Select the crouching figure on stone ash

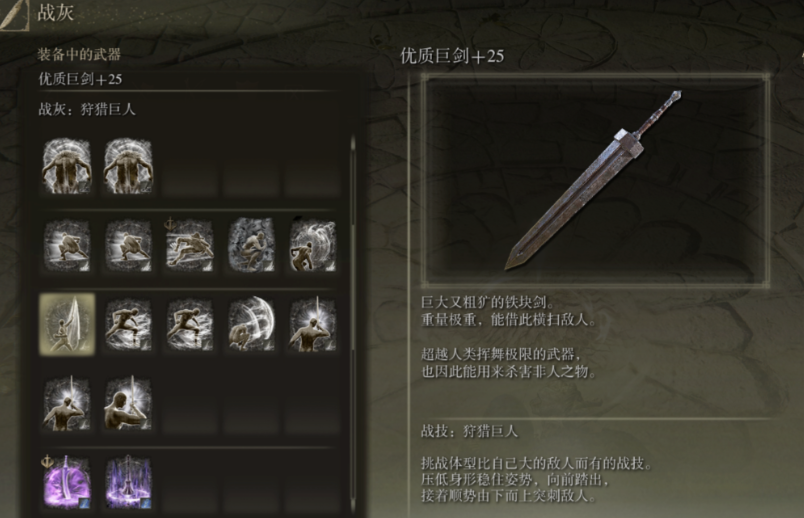click(250, 244)
